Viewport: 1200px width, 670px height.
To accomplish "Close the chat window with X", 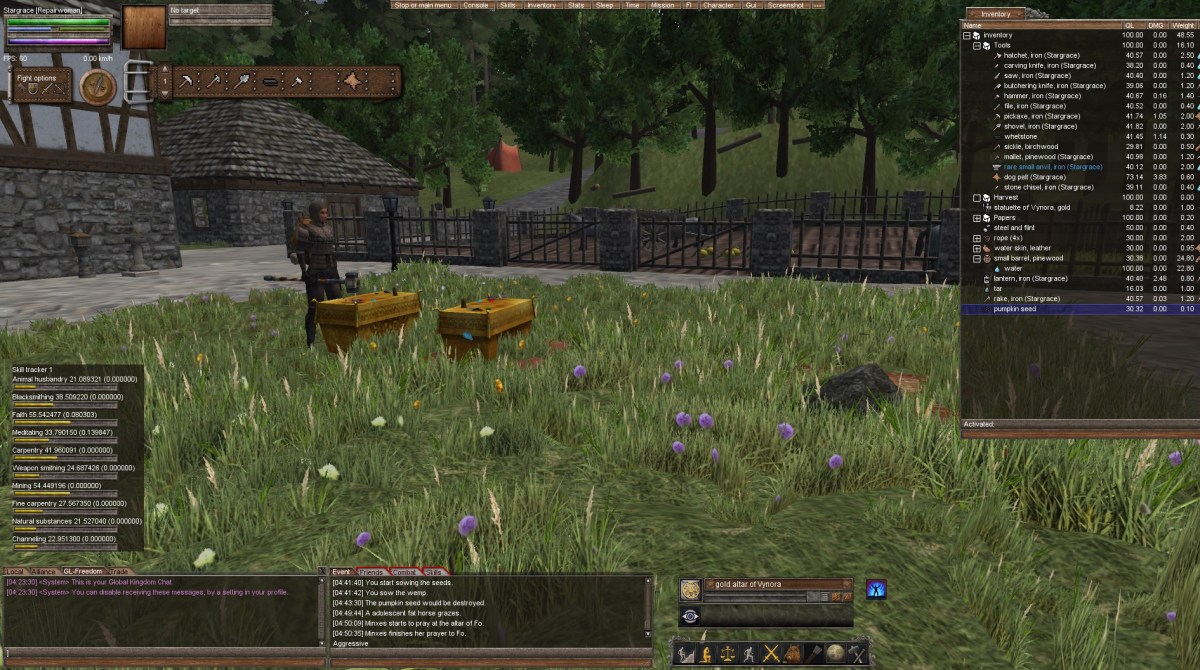I will click(321, 573).
